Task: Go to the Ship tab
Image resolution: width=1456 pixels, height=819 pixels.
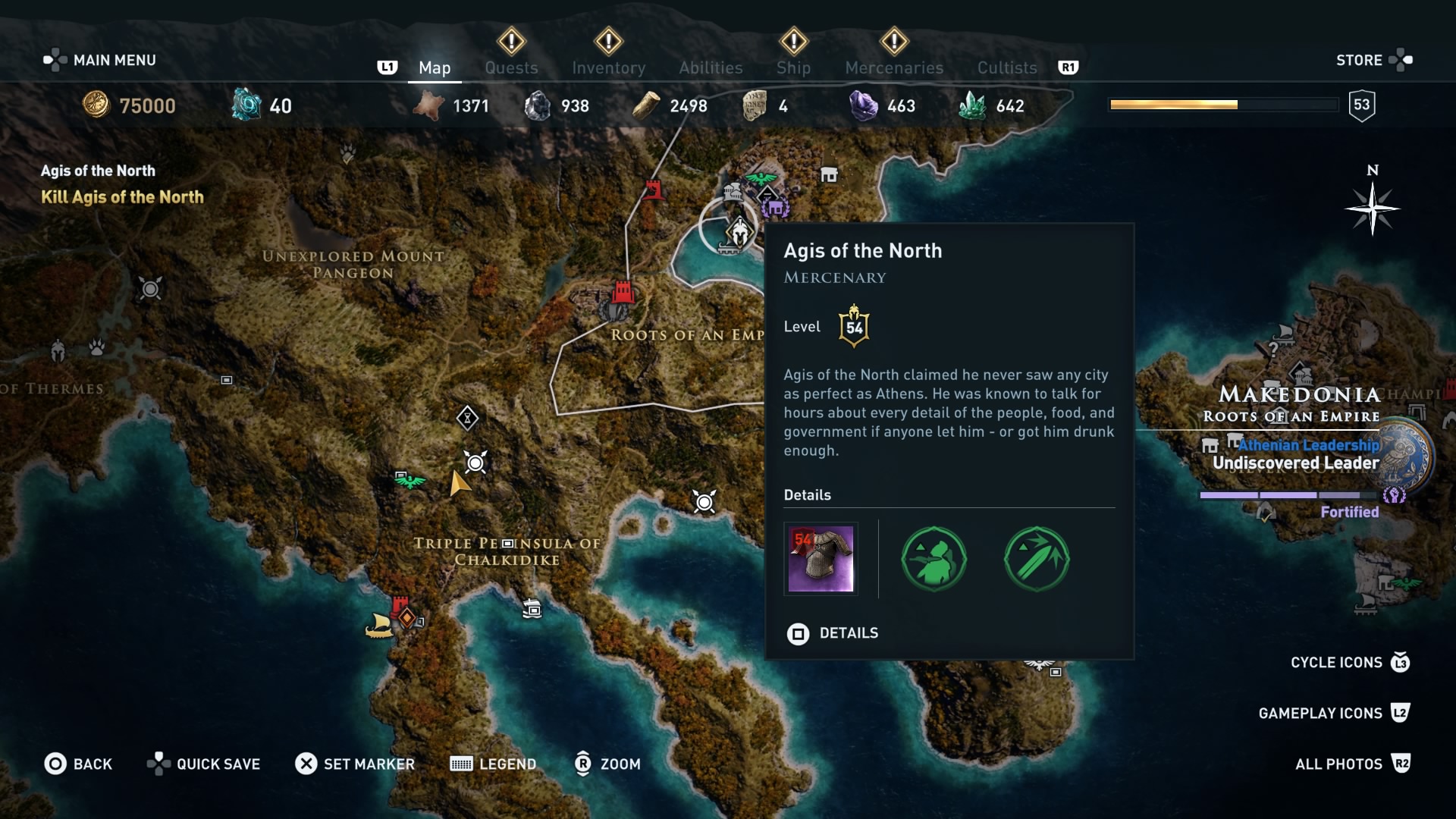Action: click(x=793, y=67)
